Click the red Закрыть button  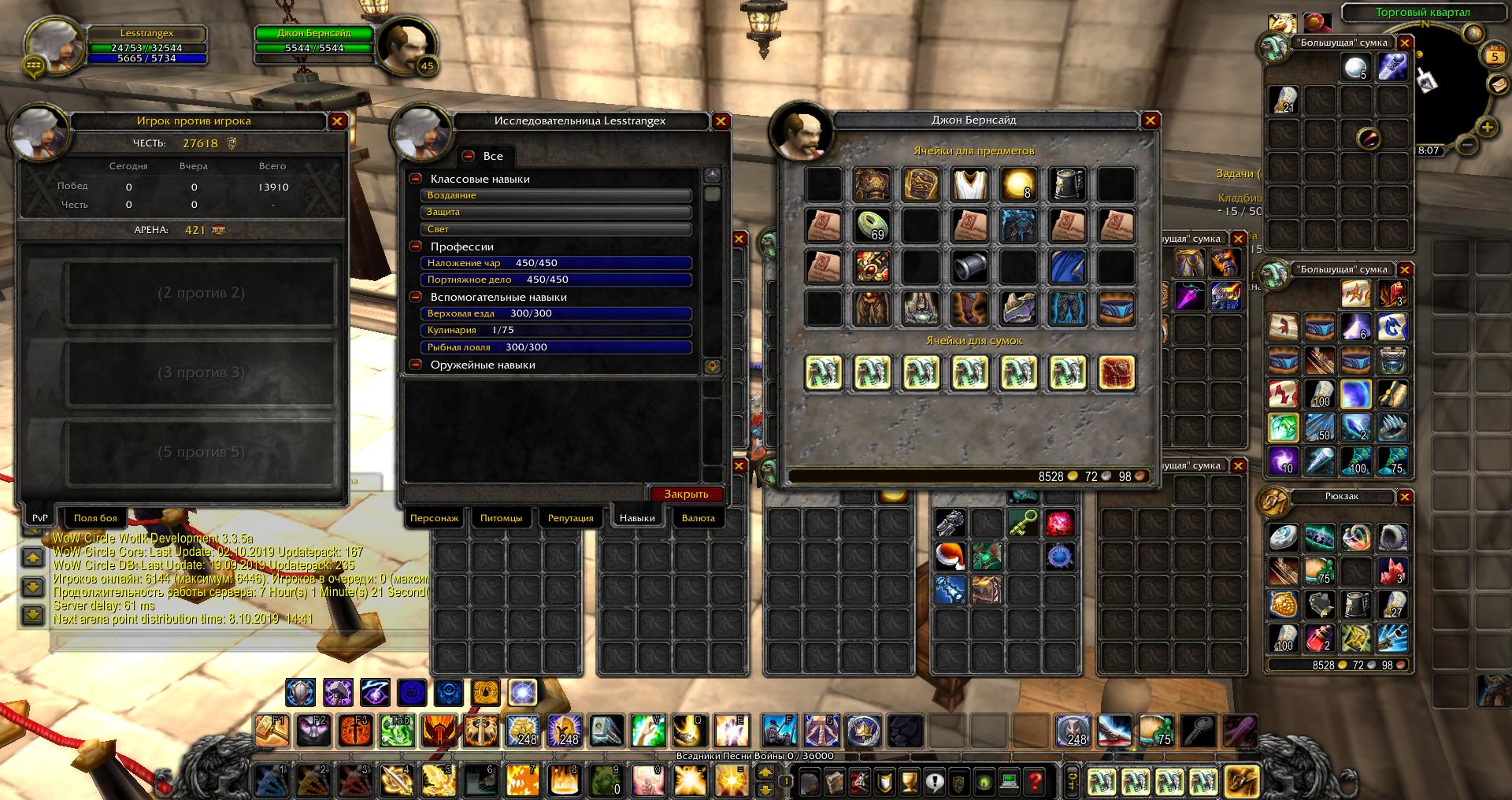tap(686, 494)
